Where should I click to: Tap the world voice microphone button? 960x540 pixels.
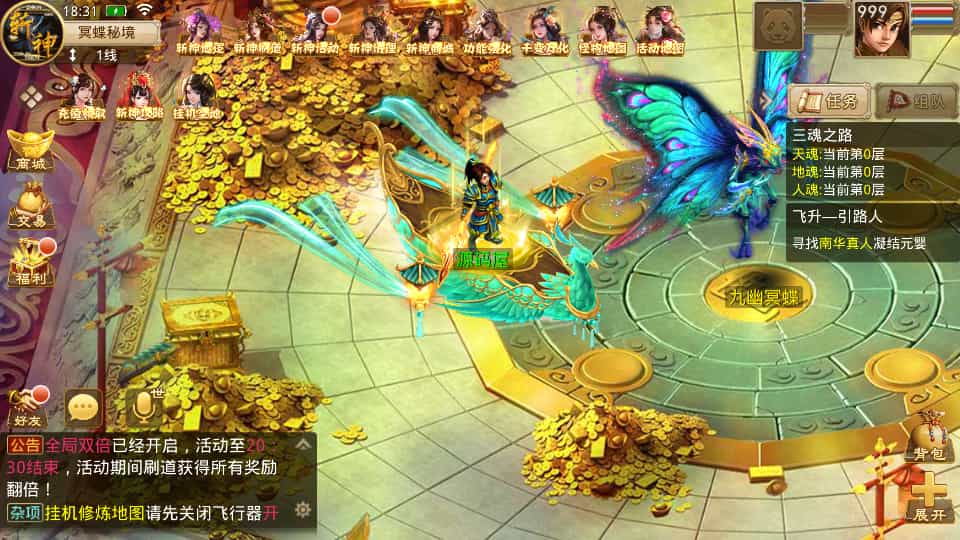coord(146,405)
